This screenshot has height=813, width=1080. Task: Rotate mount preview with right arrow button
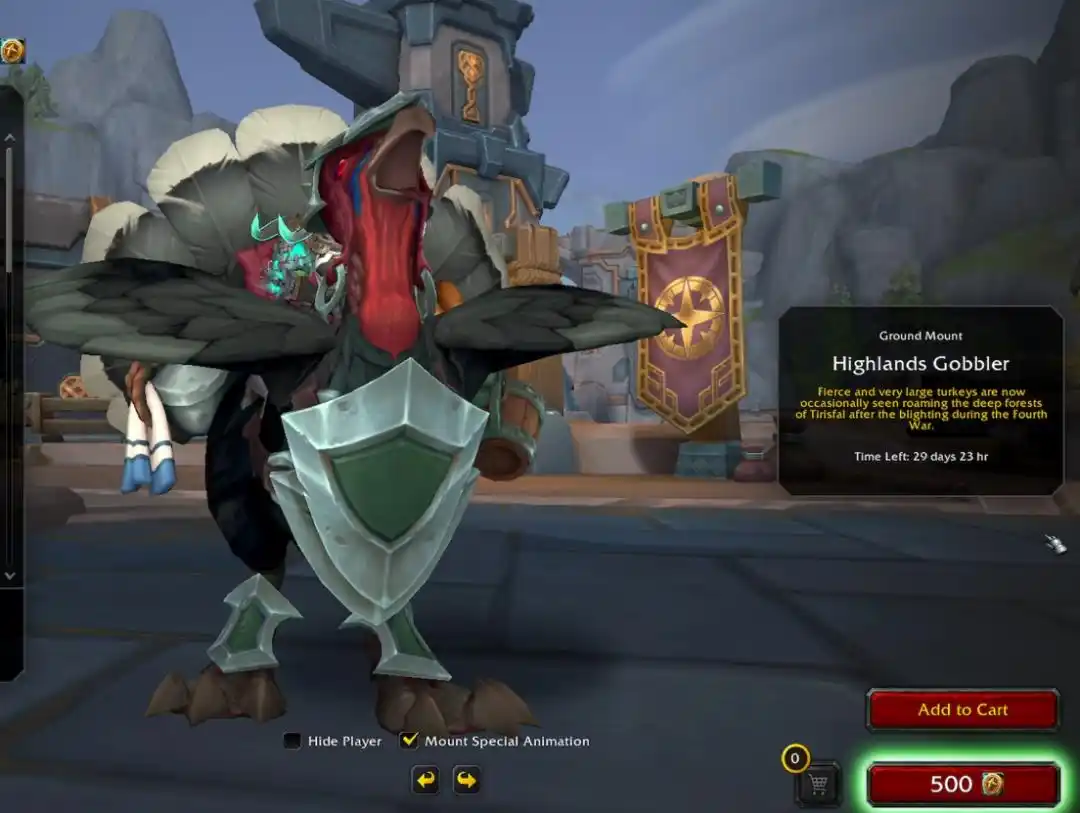[x=466, y=780]
